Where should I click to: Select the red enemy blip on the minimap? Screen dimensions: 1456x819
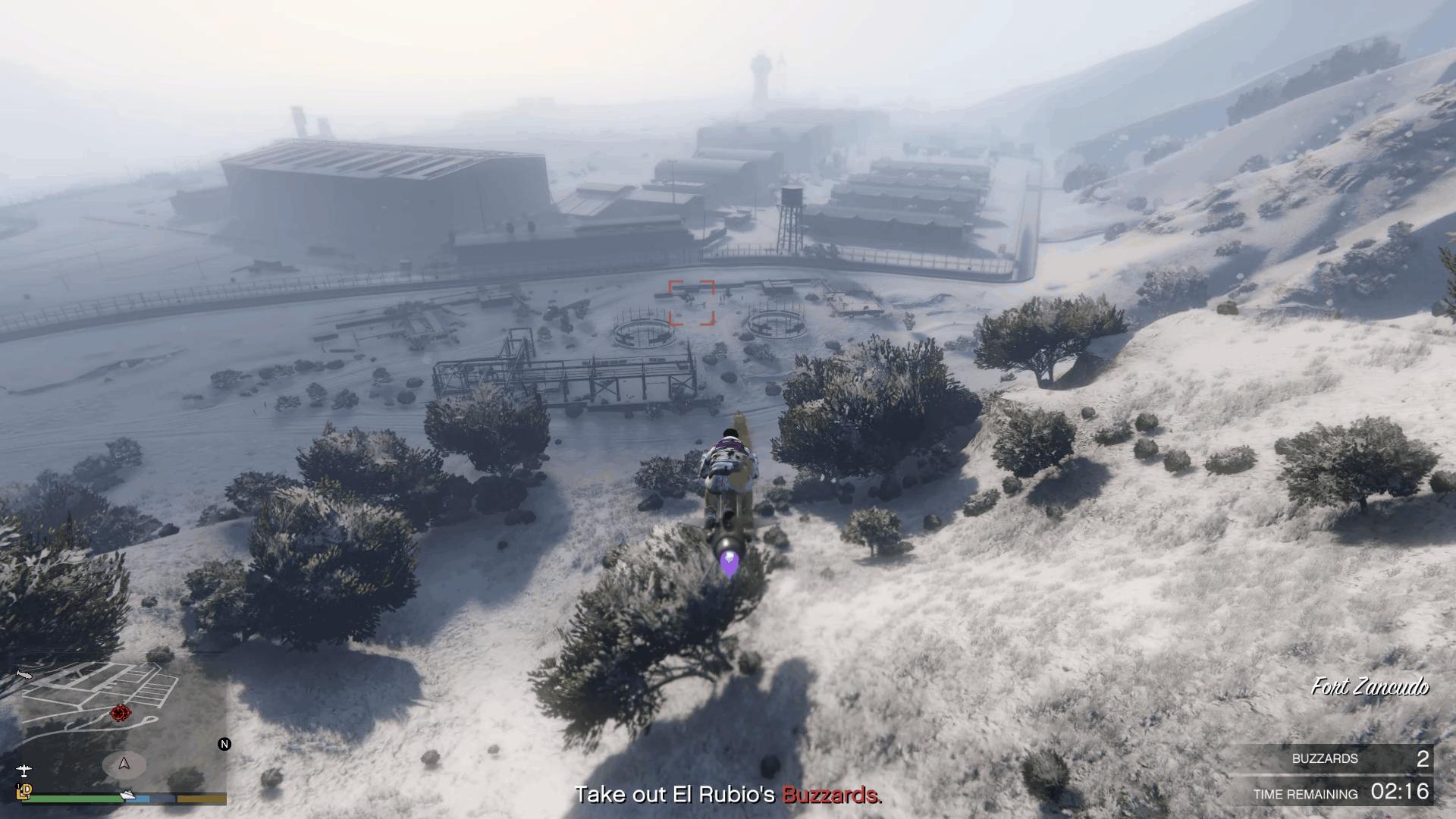pos(119,712)
